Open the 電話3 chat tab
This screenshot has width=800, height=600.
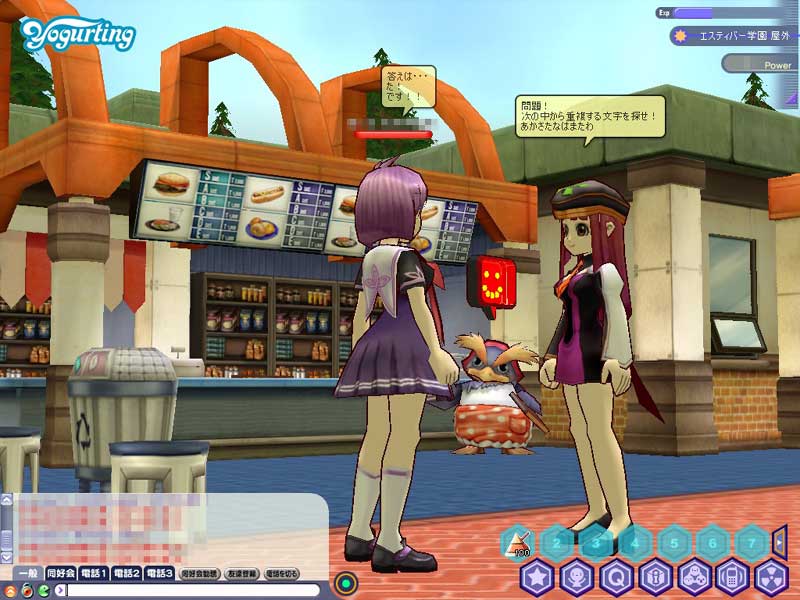pyautogui.click(x=160, y=573)
